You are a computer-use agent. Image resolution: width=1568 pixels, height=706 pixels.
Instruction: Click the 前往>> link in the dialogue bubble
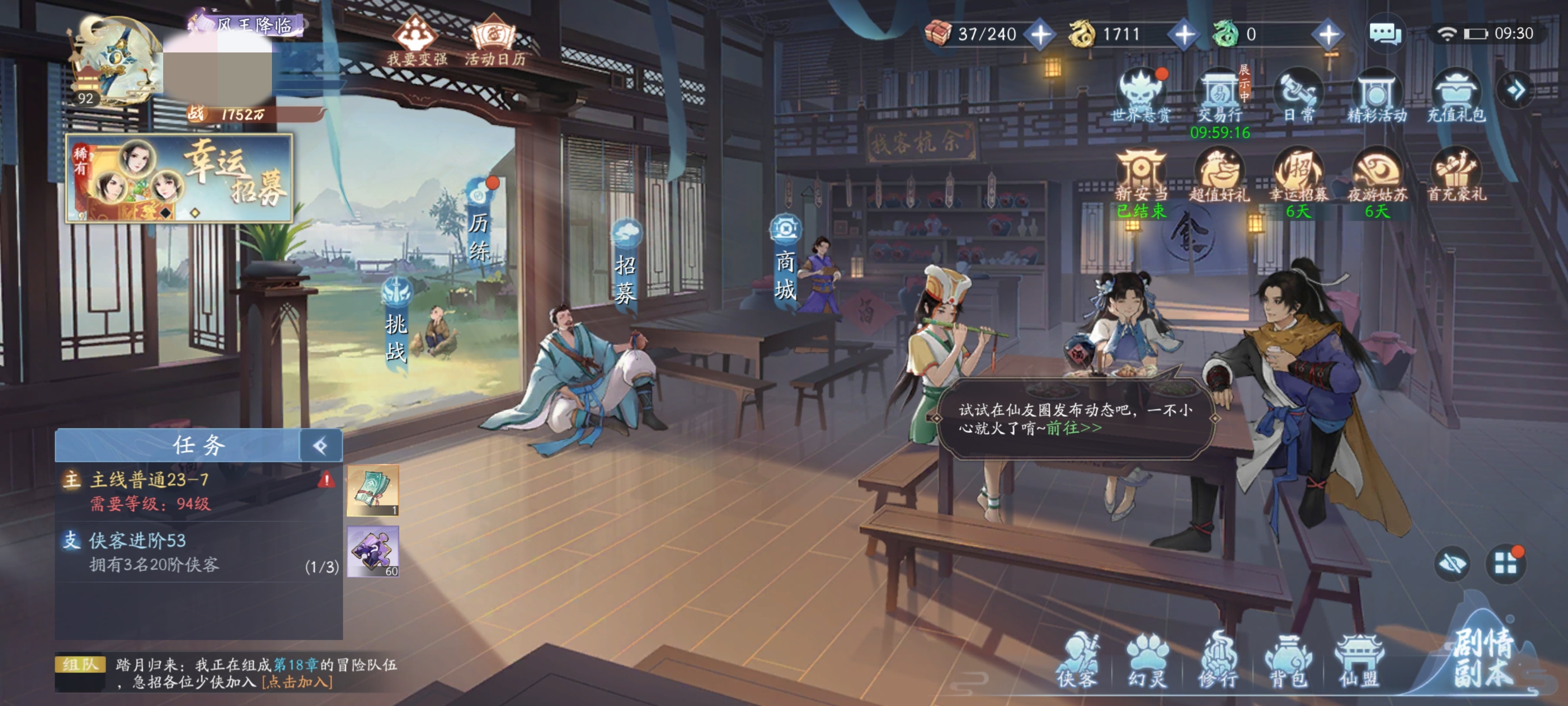point(1074,428)
